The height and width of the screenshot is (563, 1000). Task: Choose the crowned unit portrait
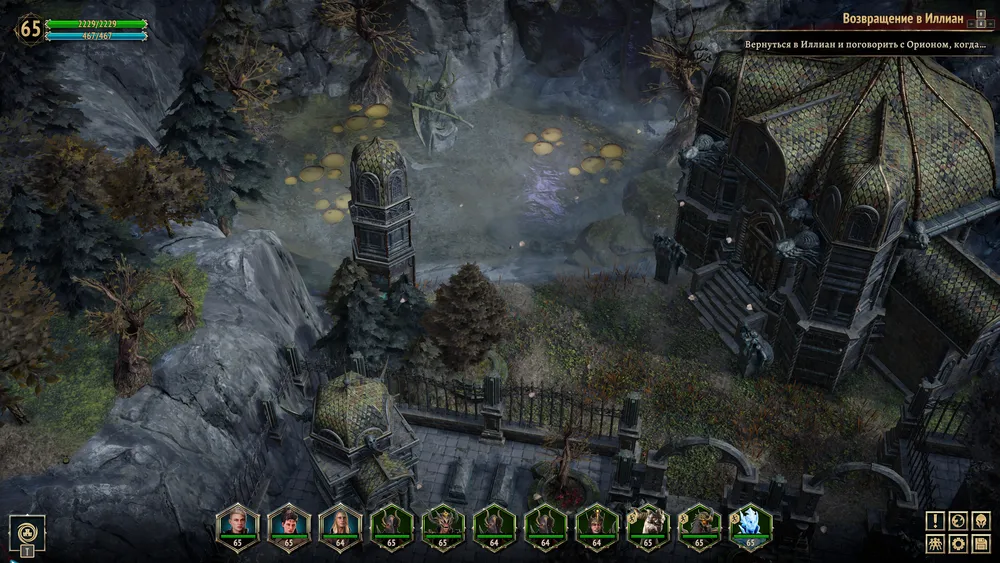point(597,524)
